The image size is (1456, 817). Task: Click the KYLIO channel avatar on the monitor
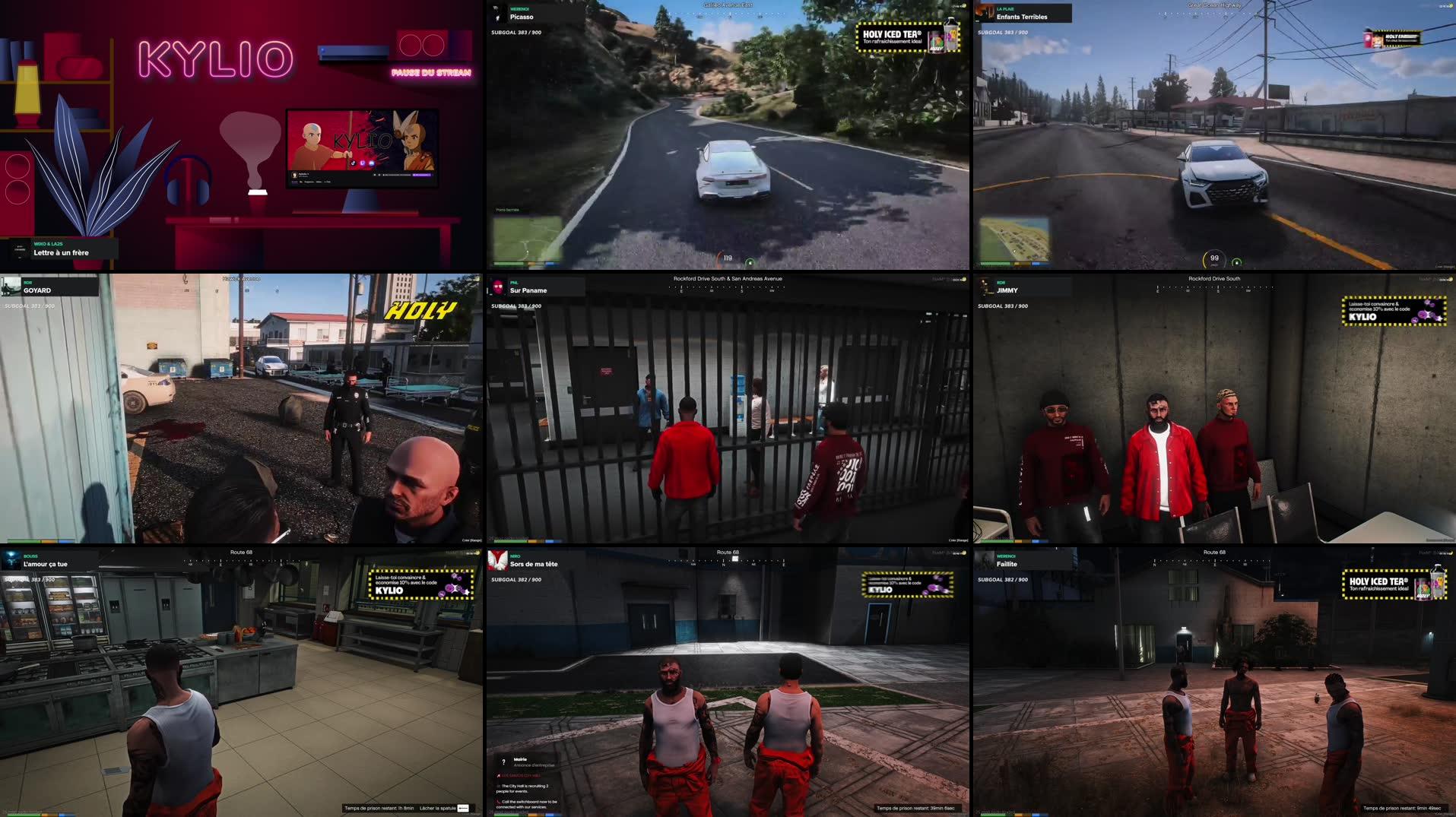click(x=294, y=177)
